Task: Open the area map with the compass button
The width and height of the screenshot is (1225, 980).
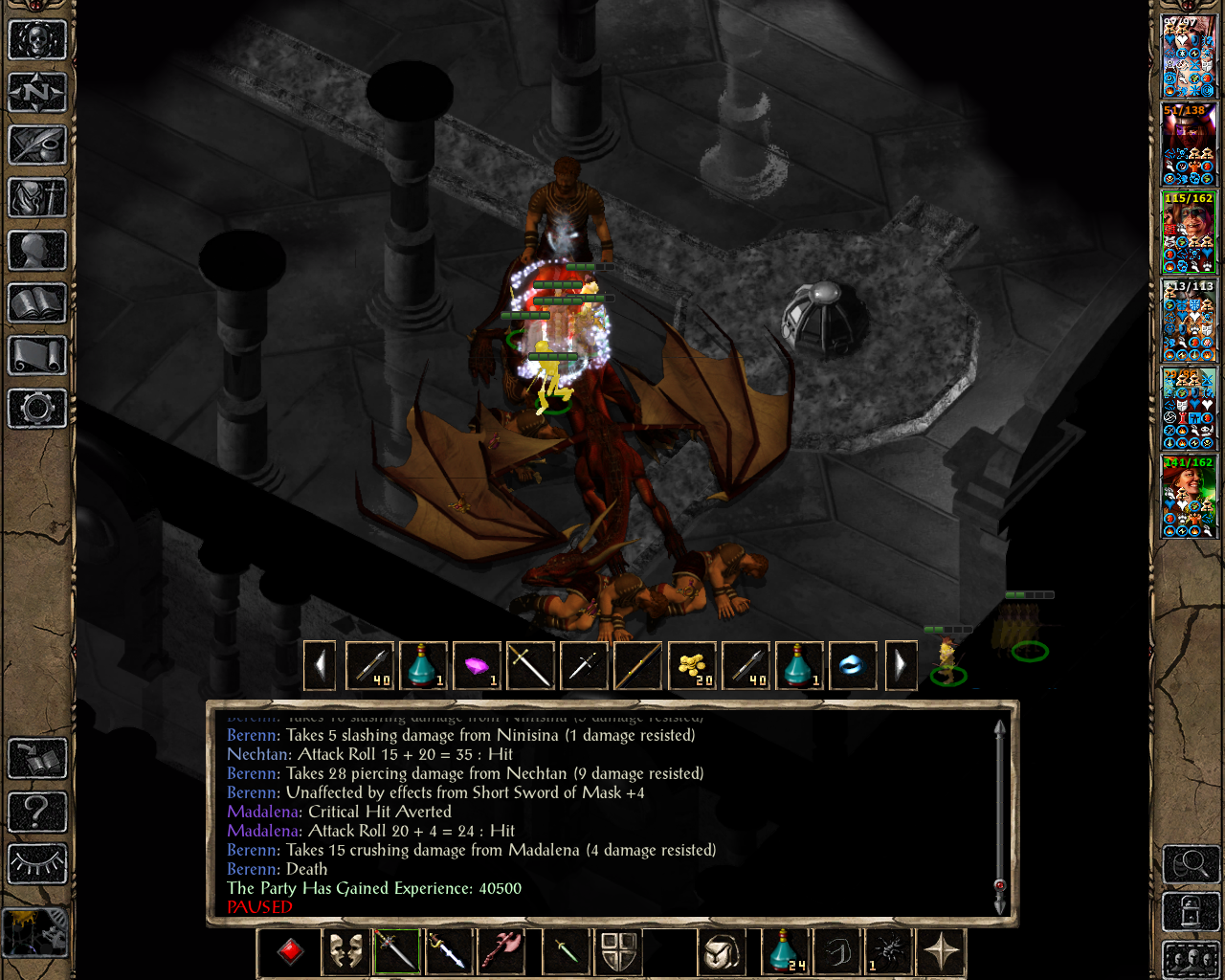Action: tap(37, 93)
